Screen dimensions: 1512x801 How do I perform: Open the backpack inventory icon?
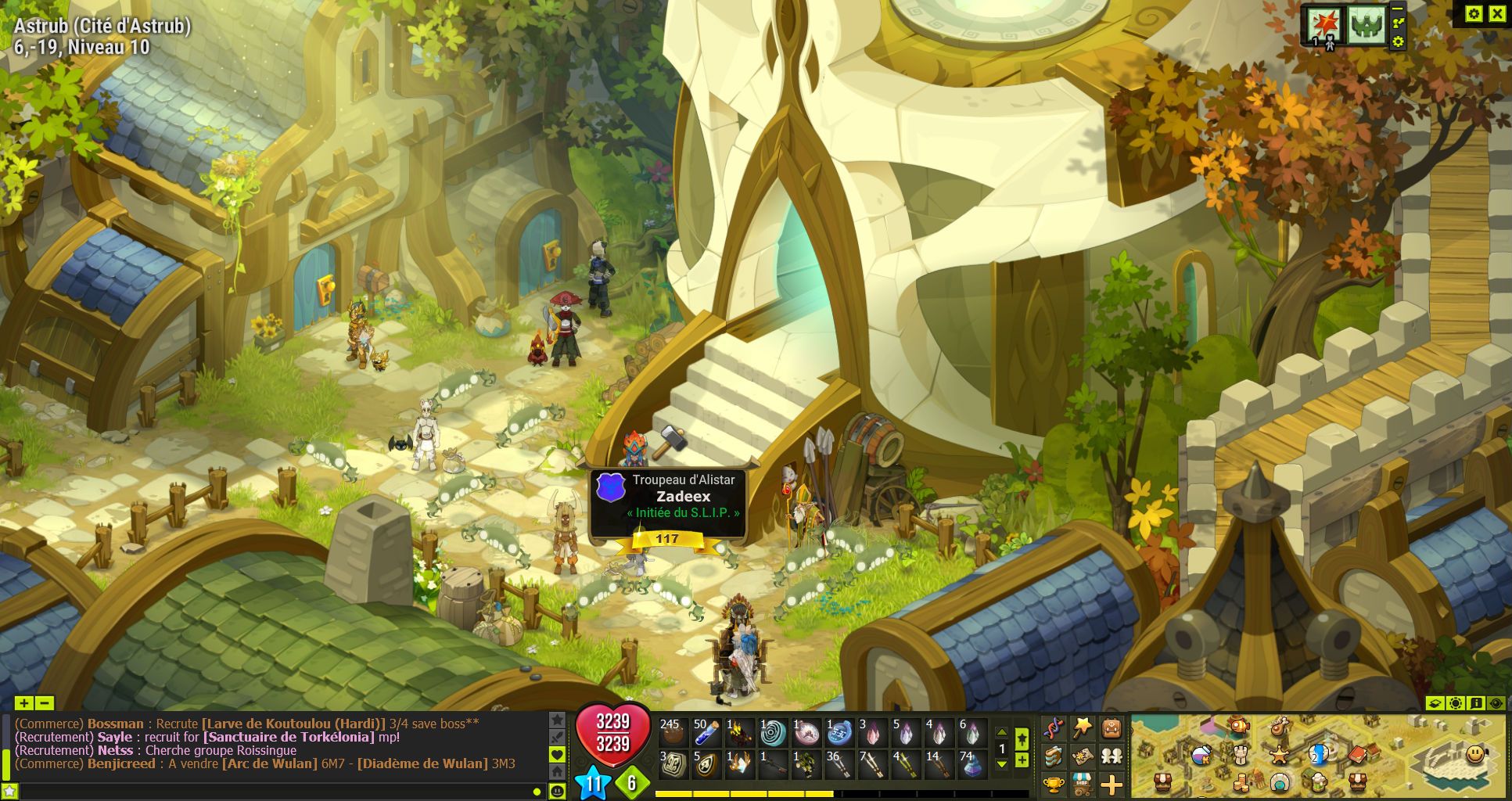[x=1112, y=729]
